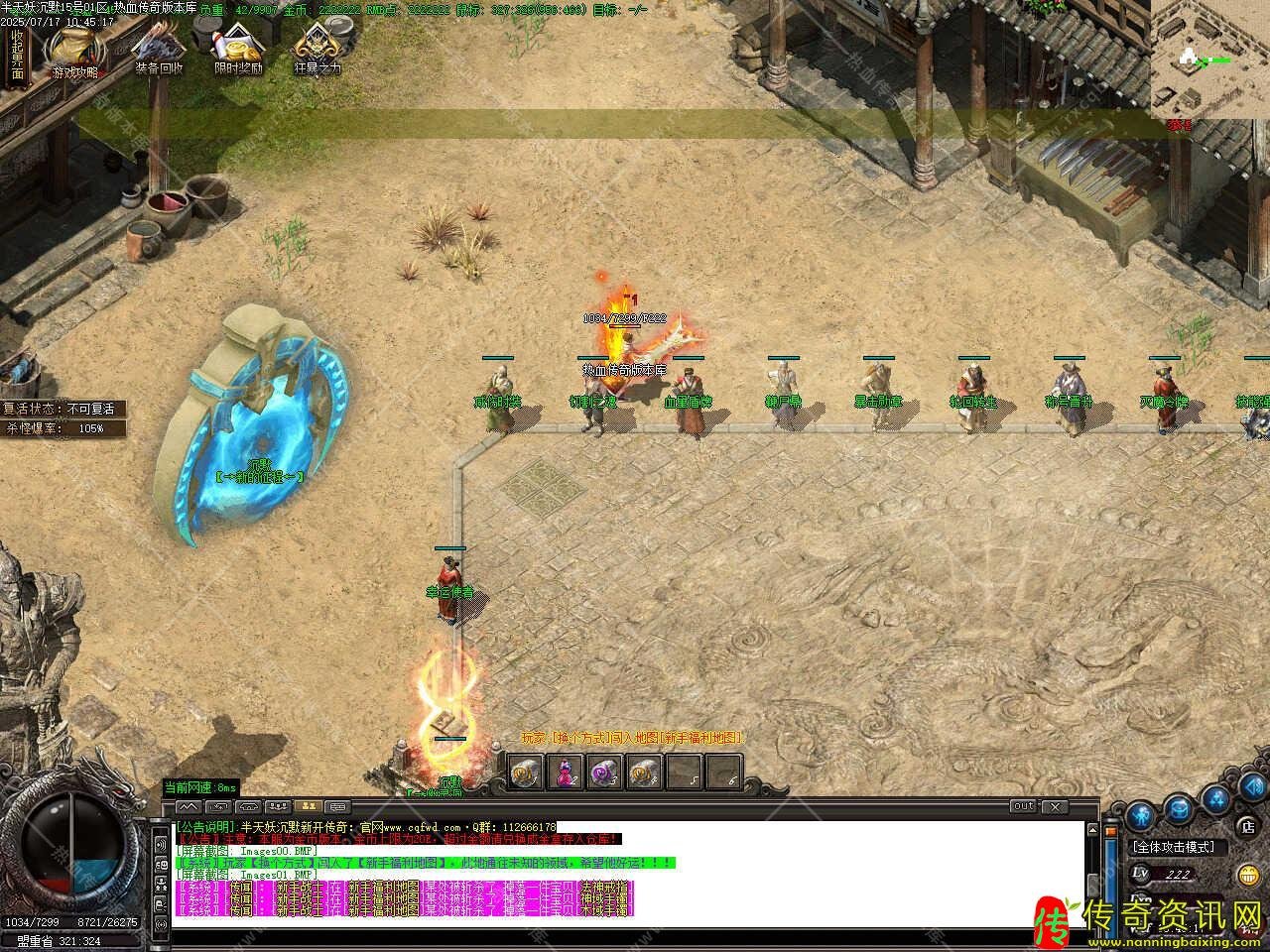The width and height of the screenshot is (1270, 952).
Task: Open the bag with the blue chest button
Action: coord(1178,808)
